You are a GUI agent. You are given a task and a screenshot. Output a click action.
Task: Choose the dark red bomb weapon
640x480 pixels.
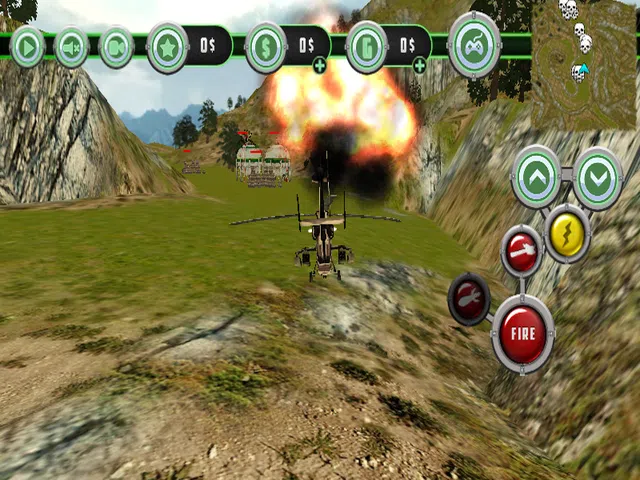coord(469,298)
